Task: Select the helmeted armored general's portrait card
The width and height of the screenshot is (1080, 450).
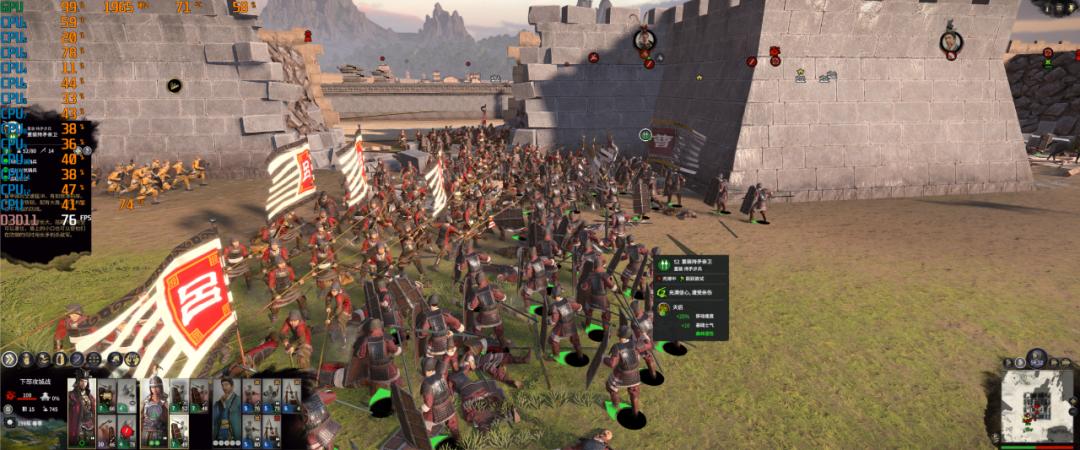Action: pyautogui.click(x=154, y=412)
